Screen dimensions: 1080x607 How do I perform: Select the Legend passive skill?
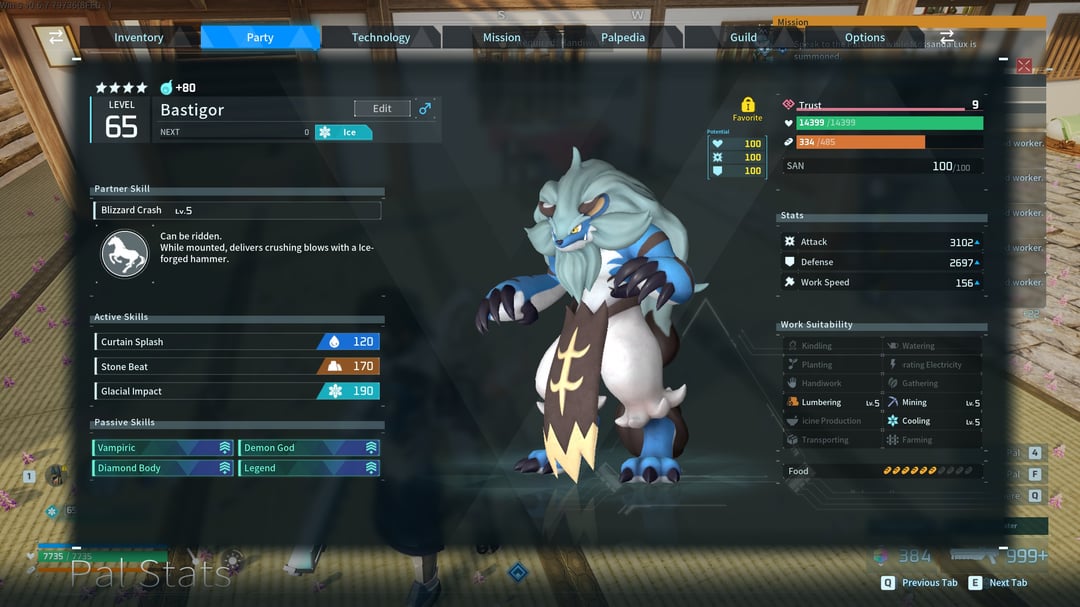click(309, 468)
